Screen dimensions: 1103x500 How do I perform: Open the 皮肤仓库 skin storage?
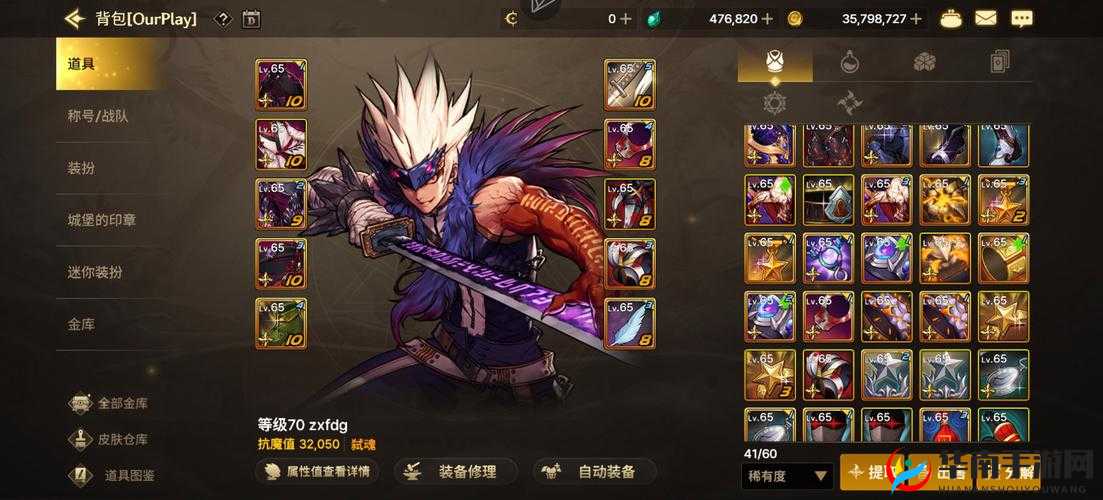pyautogui.click(x=110, y=439)
